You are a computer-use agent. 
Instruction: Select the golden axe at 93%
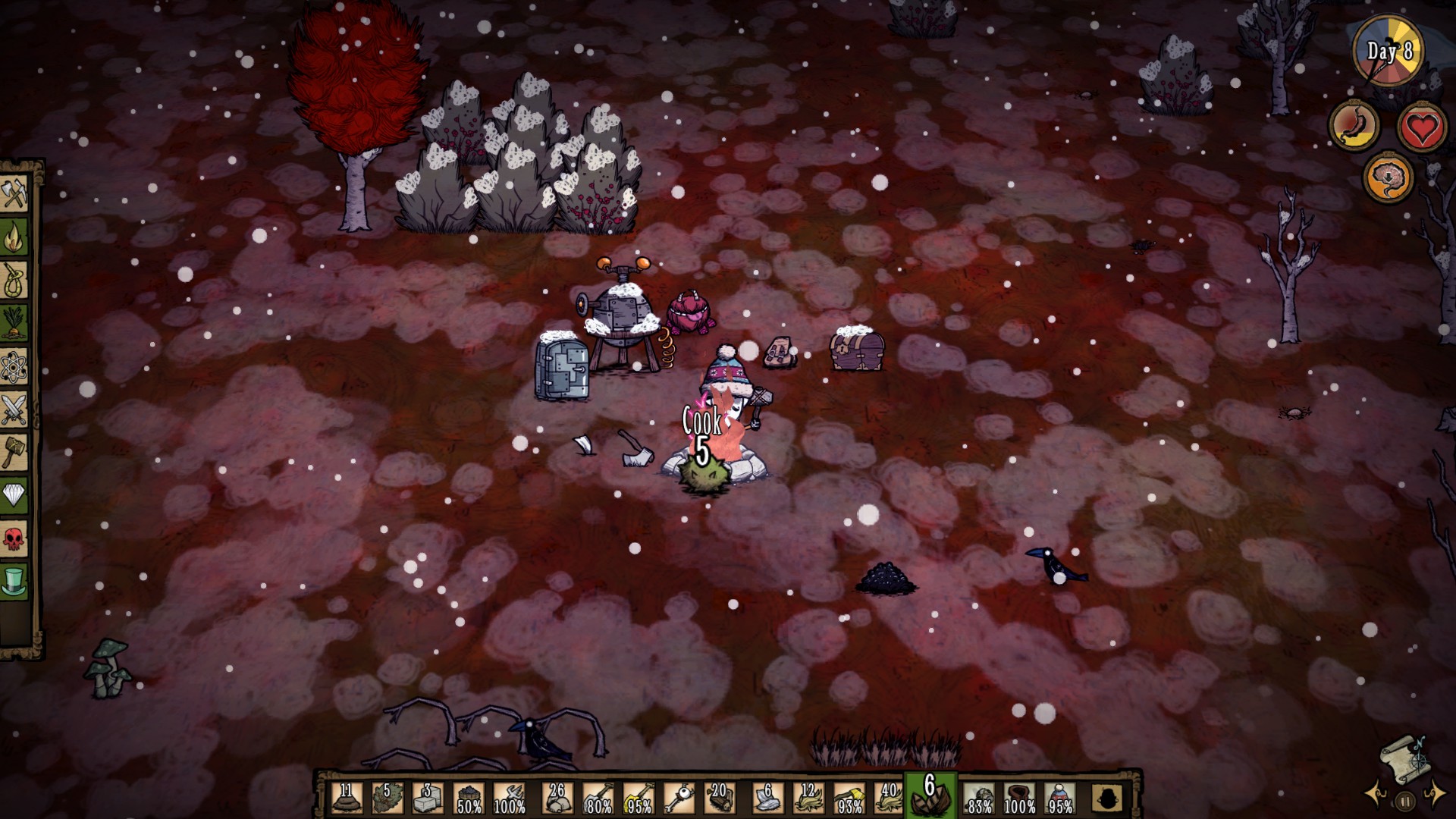(x=849, y=799)
